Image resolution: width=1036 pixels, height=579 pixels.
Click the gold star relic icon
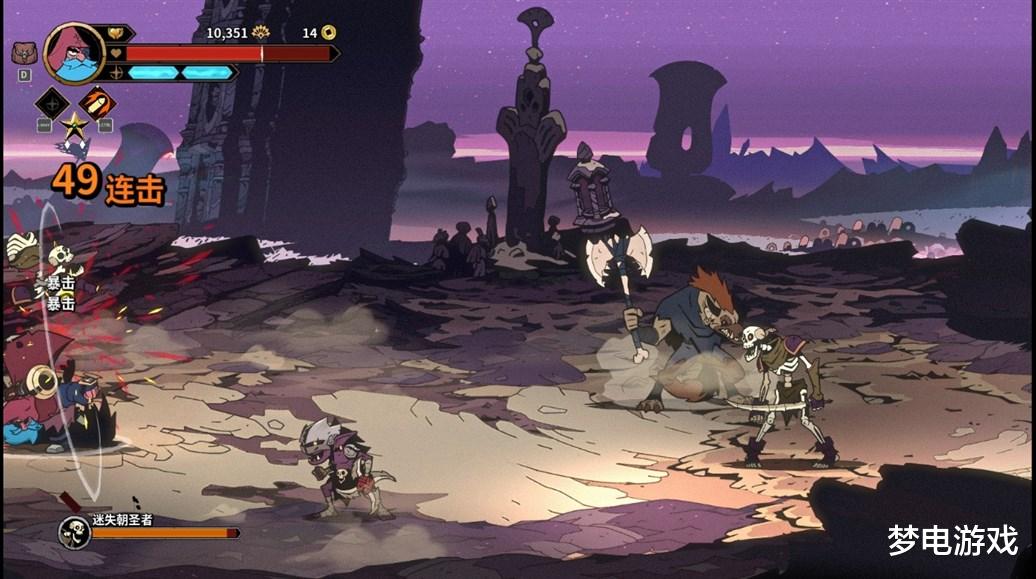coord(74,126)
